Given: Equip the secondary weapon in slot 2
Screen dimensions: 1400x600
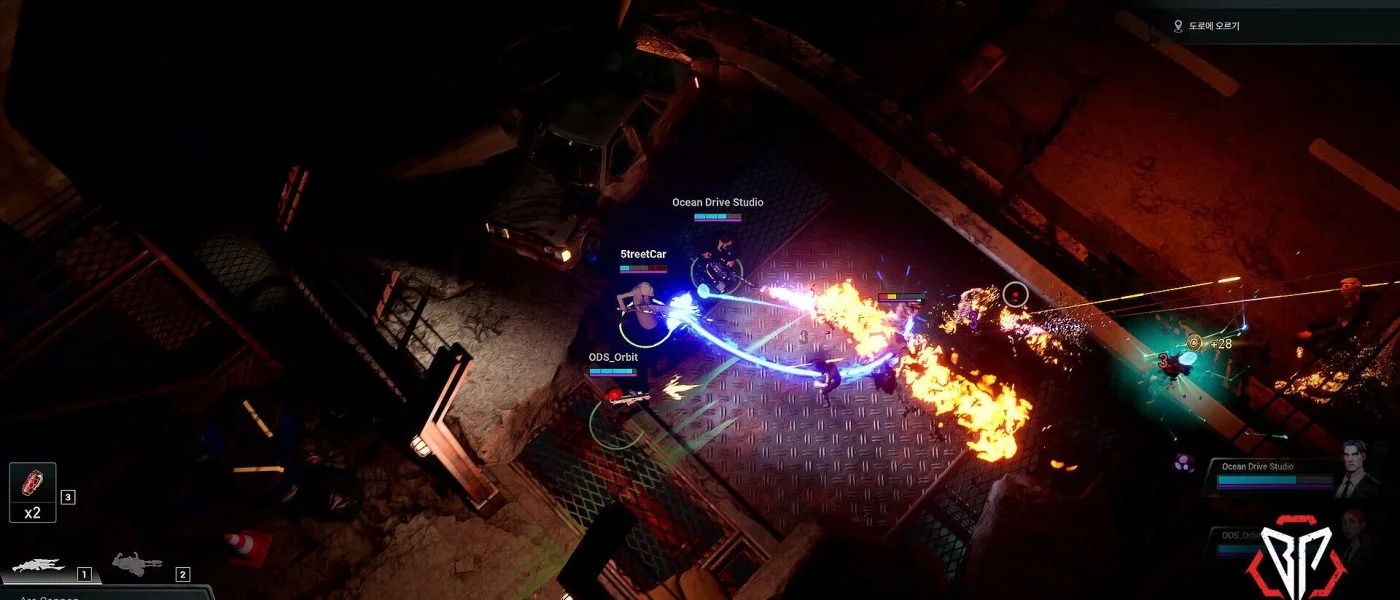Looking at the screenshot, I should tap(137, 565).
